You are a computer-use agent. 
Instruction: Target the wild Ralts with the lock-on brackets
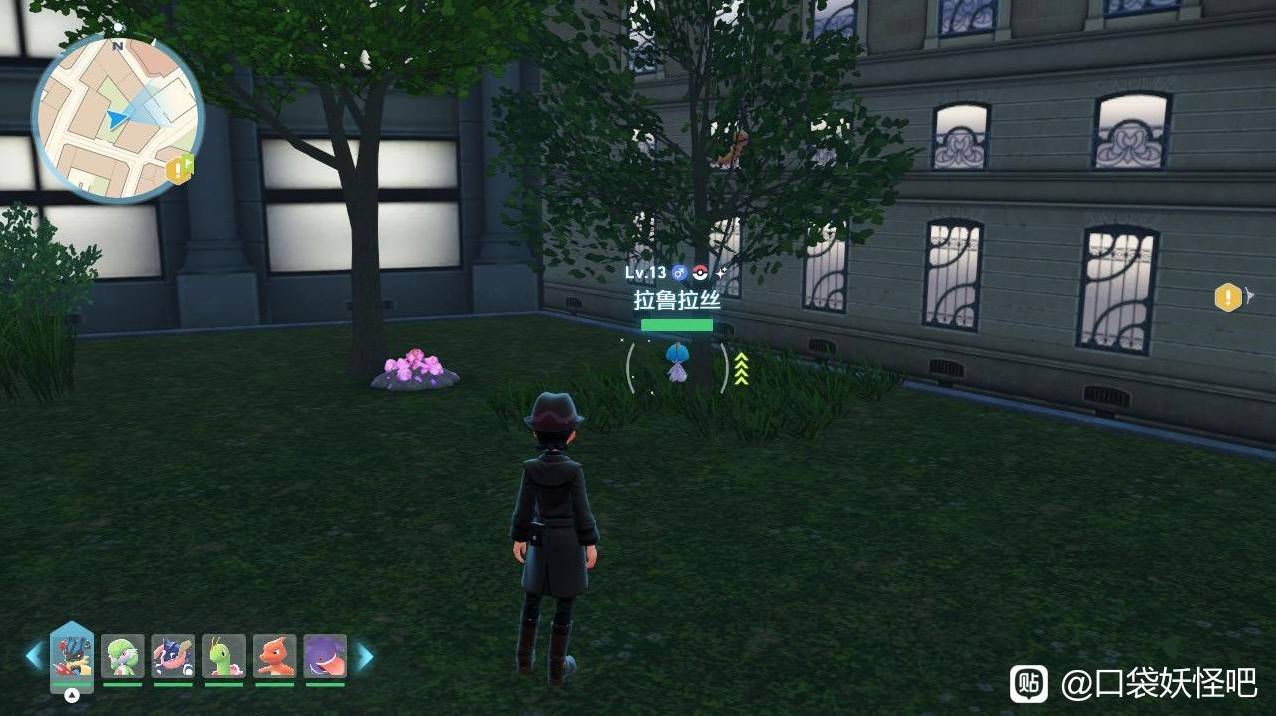677,364
